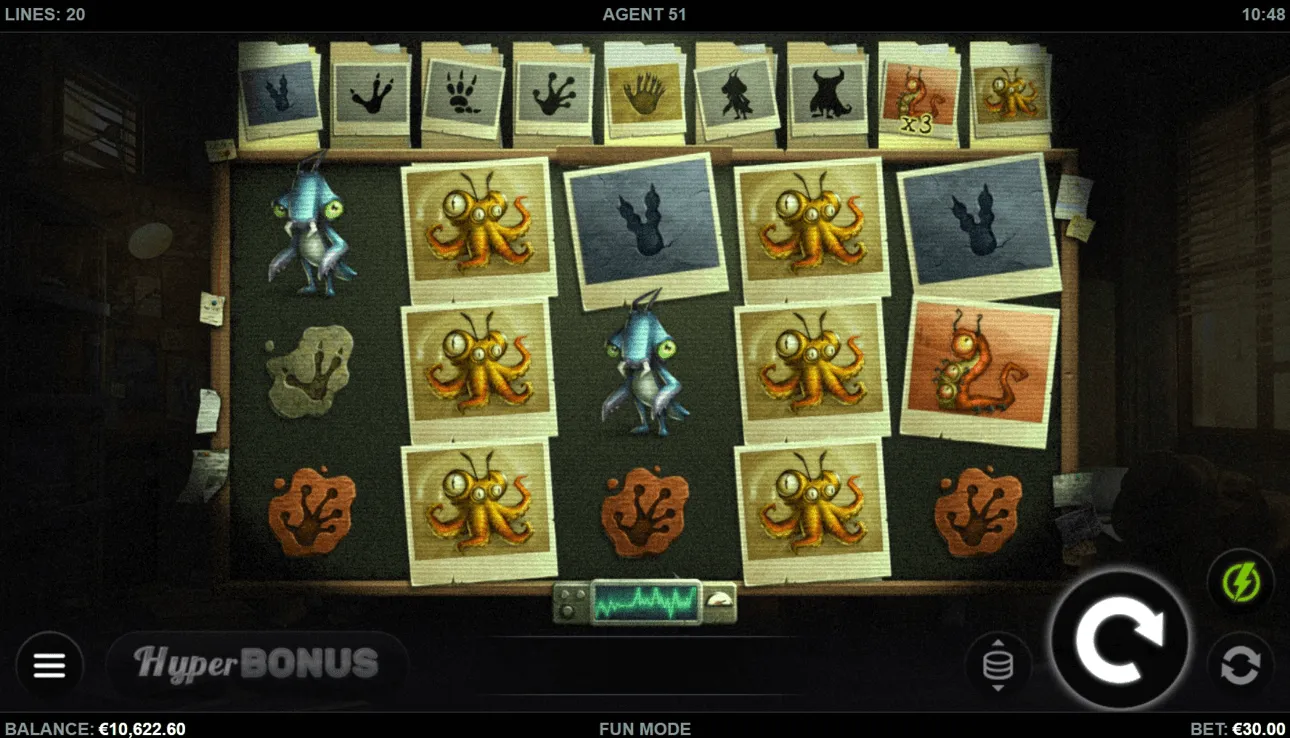
Task: Click the FUN MODE label at bottom center
Action: coord(645,729)
